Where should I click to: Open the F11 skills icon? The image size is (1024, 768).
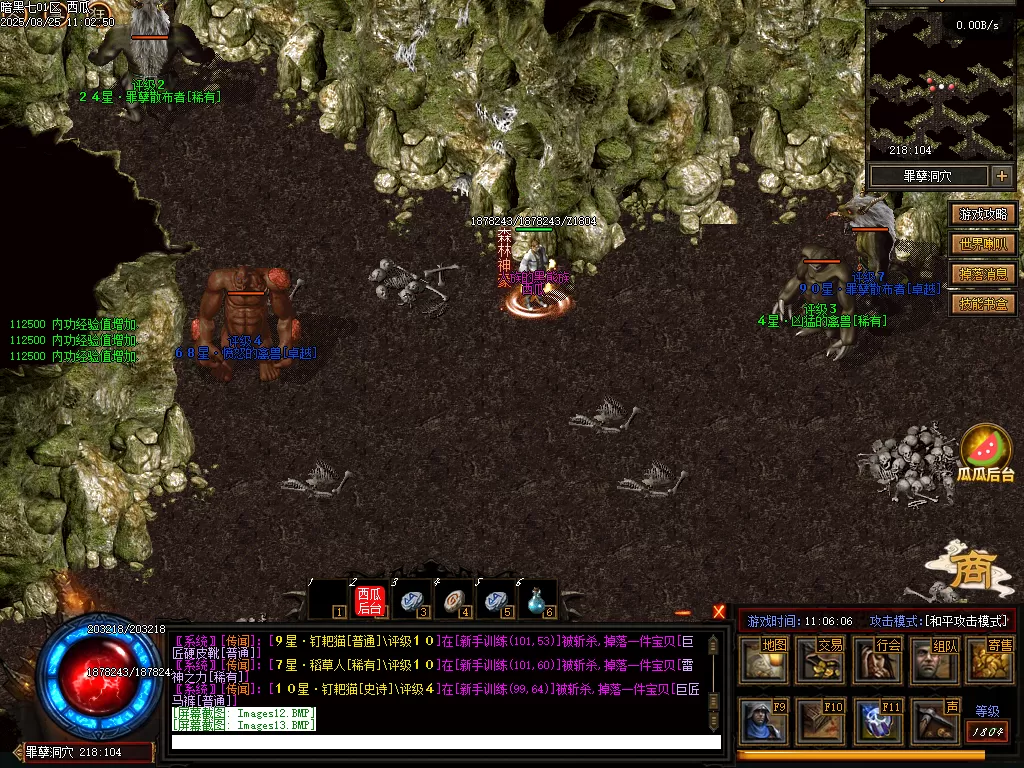[x=877, y=721]
